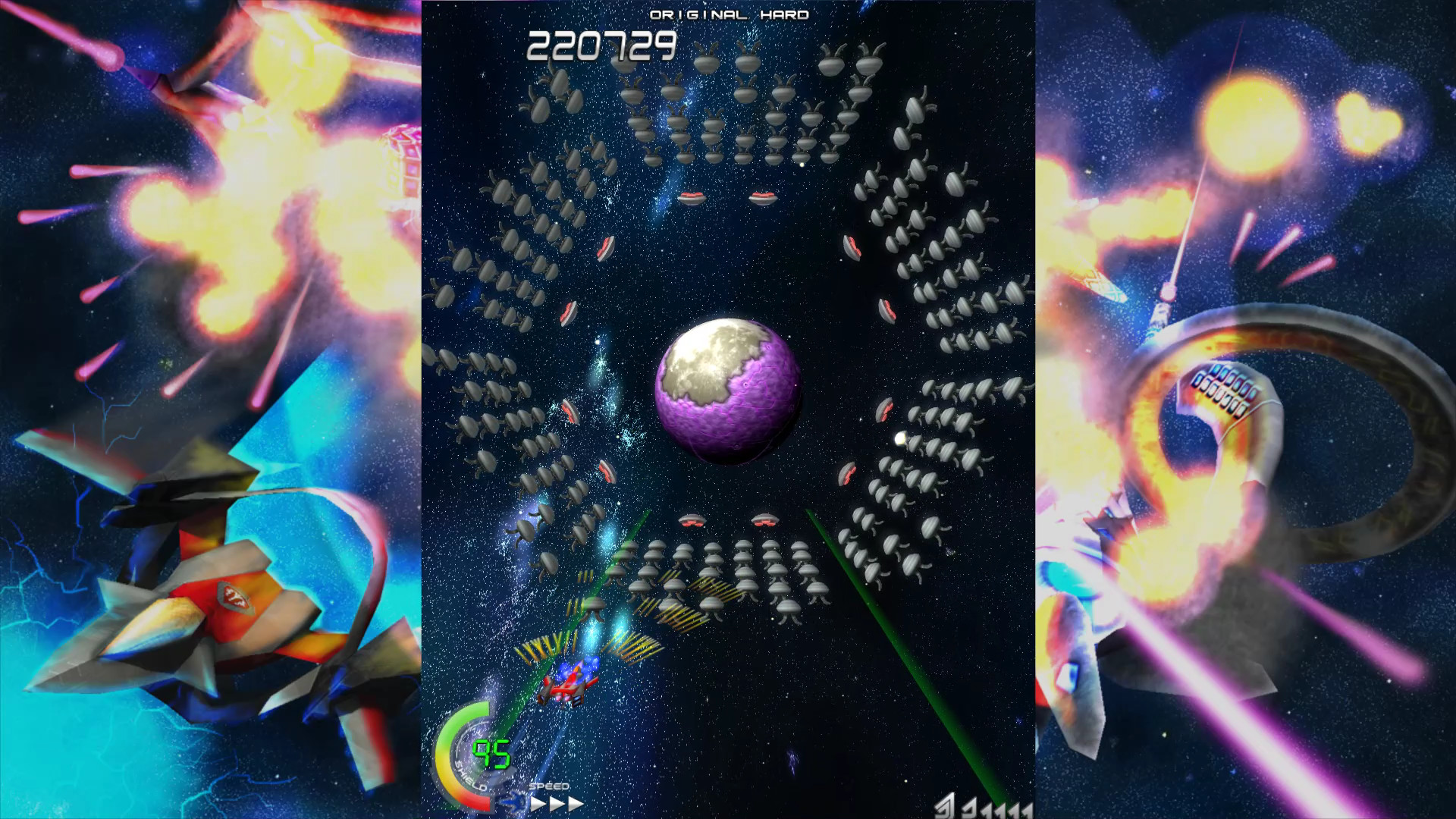Toggle the middle speed arrow indicator
Image resolution: width=1456 pixels, height=819 pixels.
[556, 802]
